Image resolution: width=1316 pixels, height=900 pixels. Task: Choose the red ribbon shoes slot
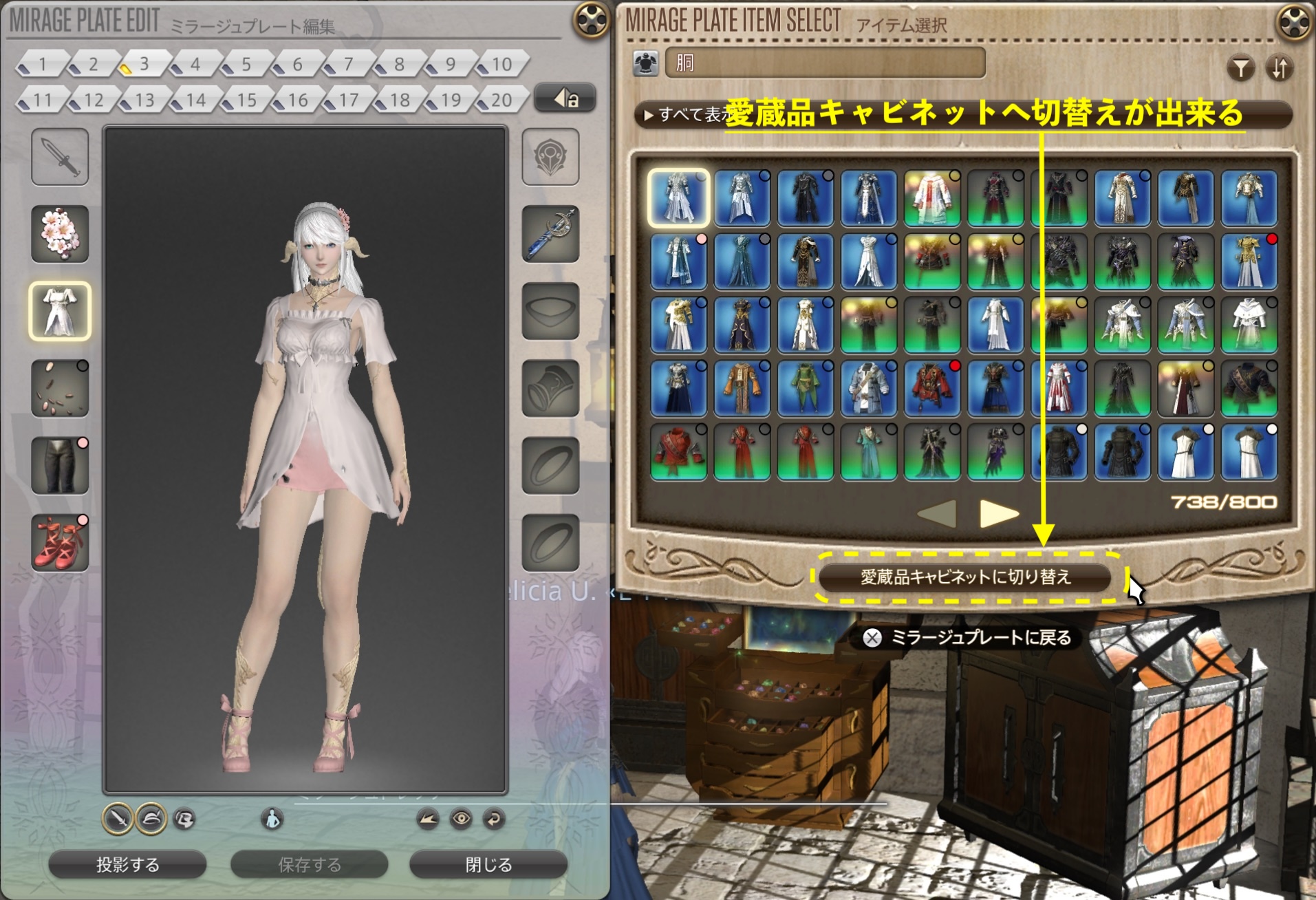(x=60, y=542)
